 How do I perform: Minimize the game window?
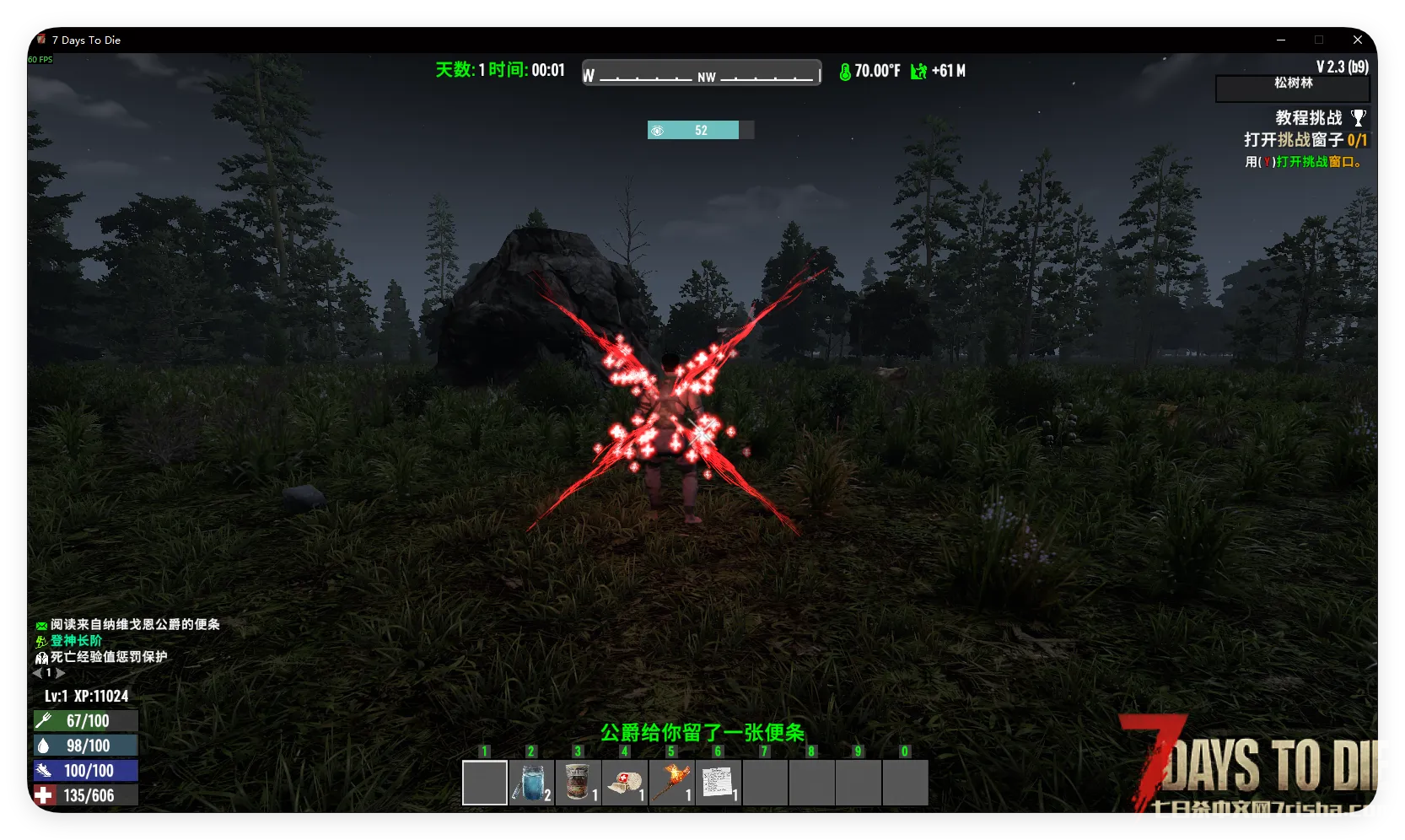click(1281, 40)
